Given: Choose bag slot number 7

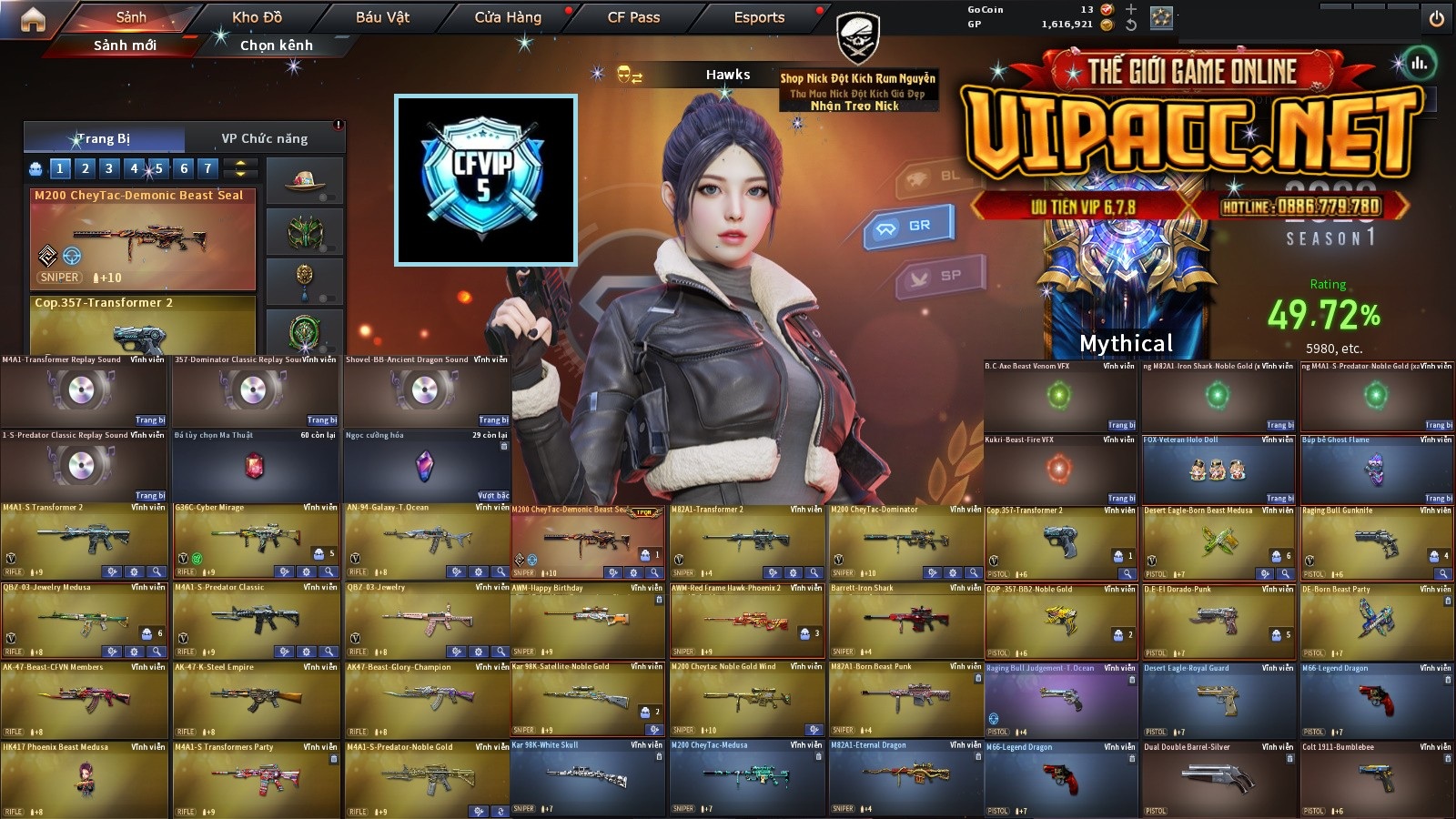Looking at the screenshot, I should click(x=207, y=168).
